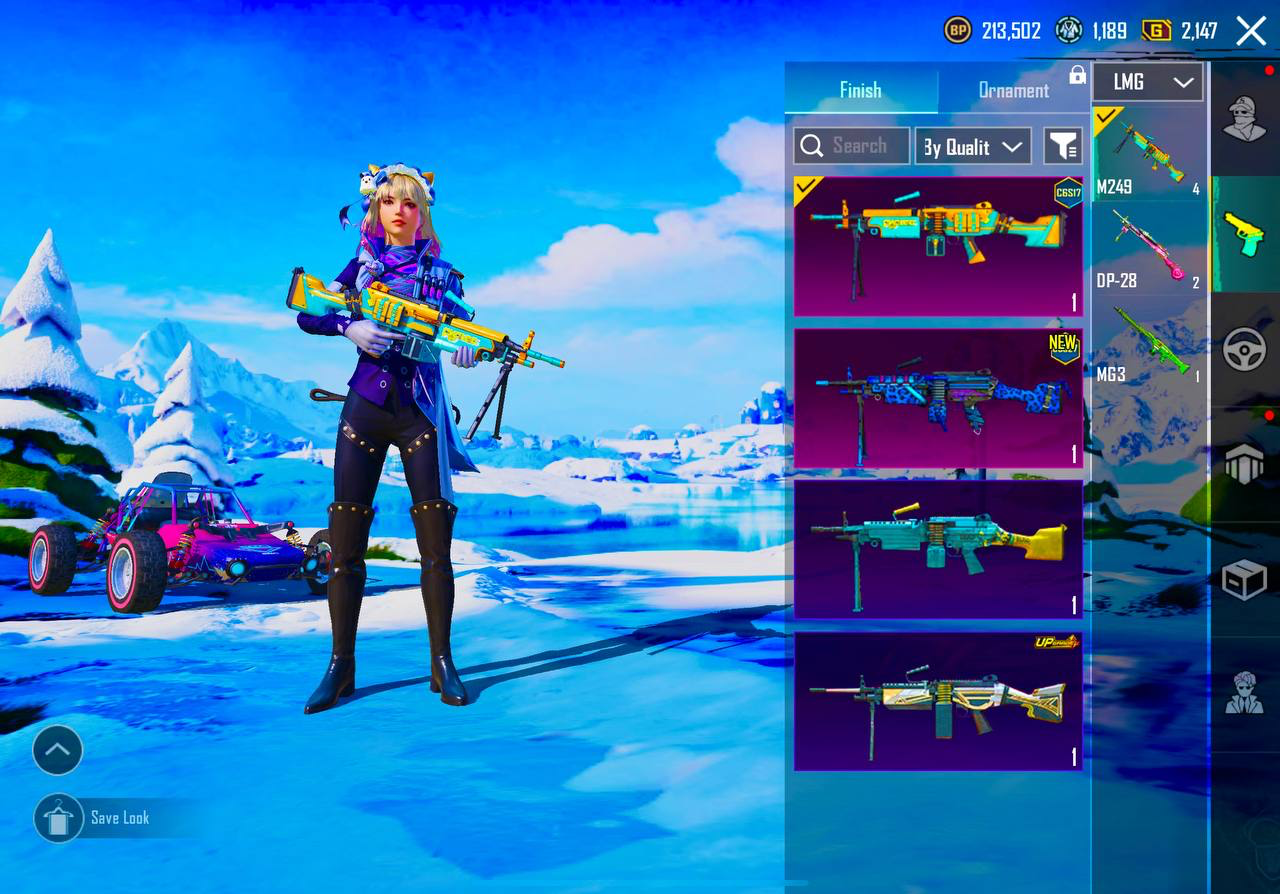Open the LMG weapon type dropdown
This screenshot has height=894, width=1280.
tap(1148, 82)
